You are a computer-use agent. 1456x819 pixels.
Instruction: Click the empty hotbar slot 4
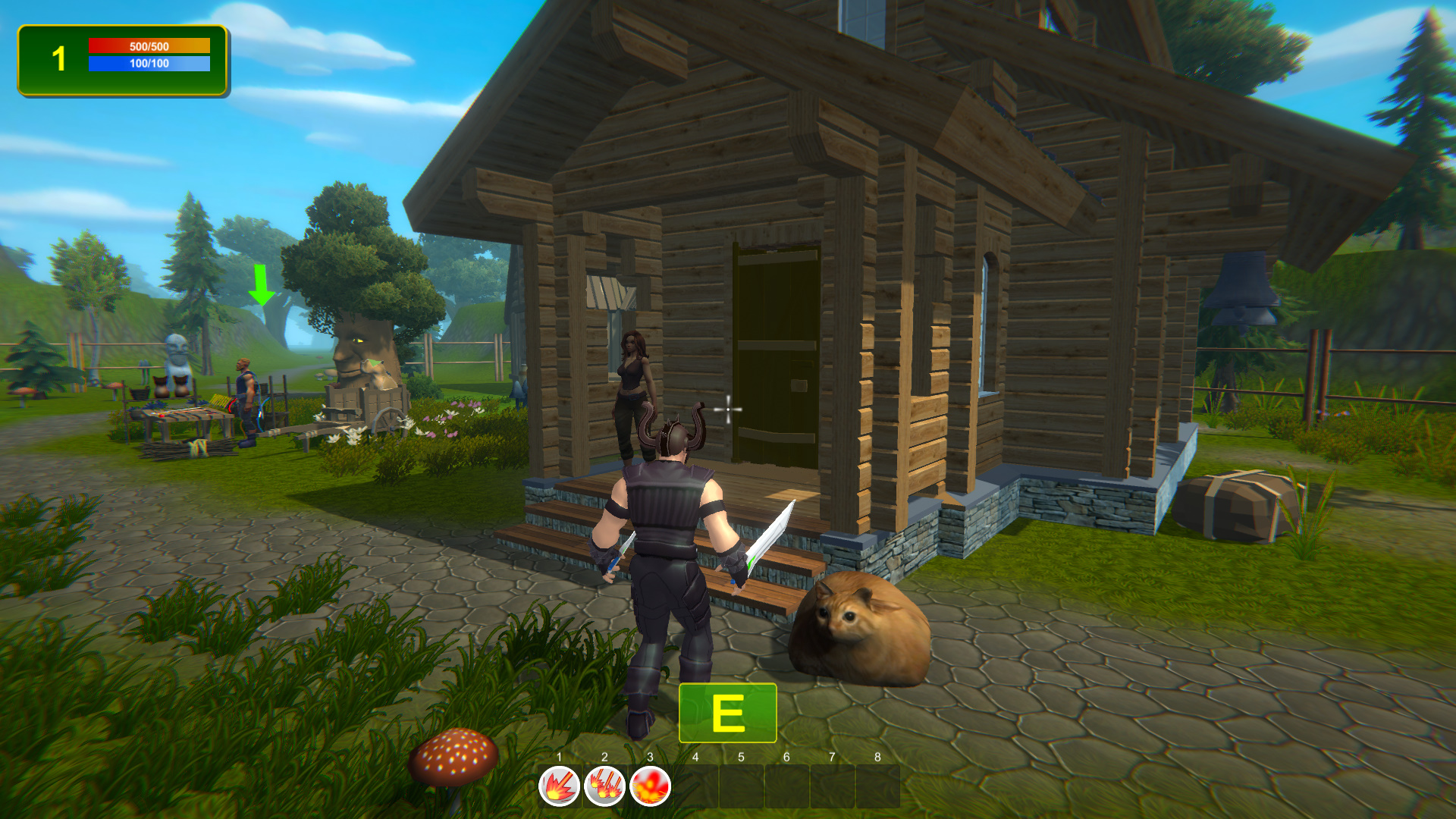click(697, 786)
